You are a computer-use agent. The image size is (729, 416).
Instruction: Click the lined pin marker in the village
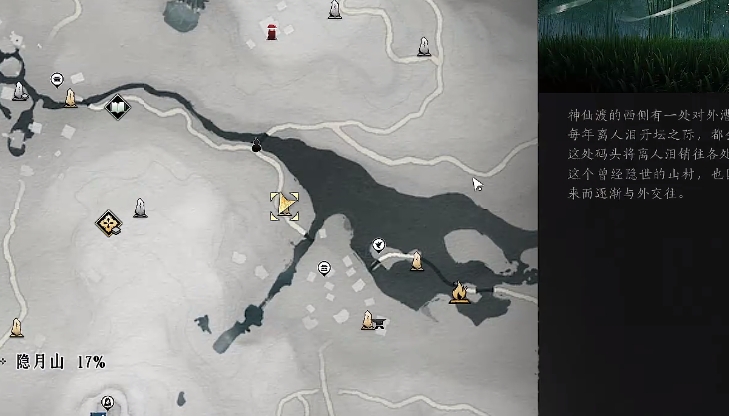click(x=324, y=268)
